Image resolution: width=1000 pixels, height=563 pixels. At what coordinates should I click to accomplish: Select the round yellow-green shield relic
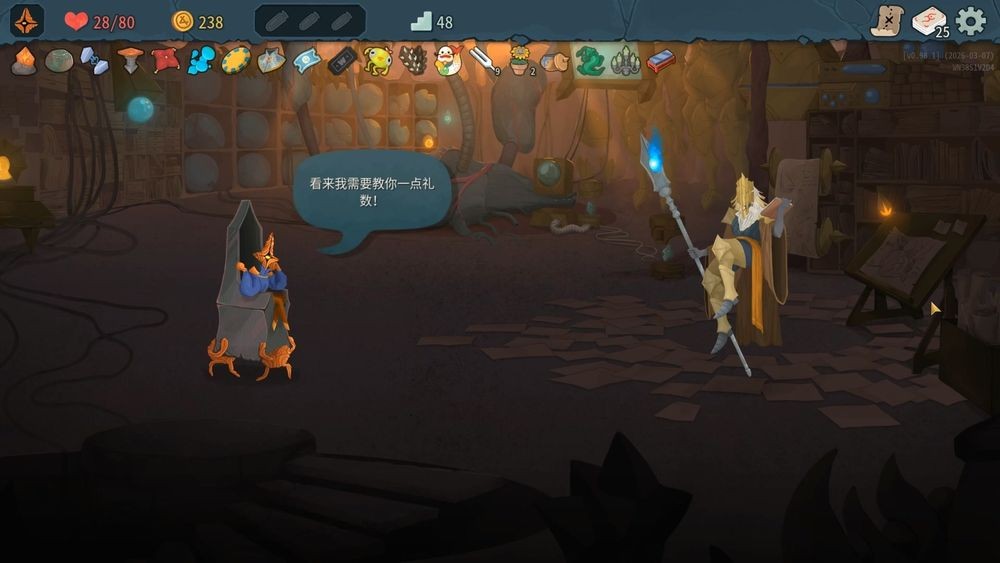pyautogui.click(x=236, y=60)
